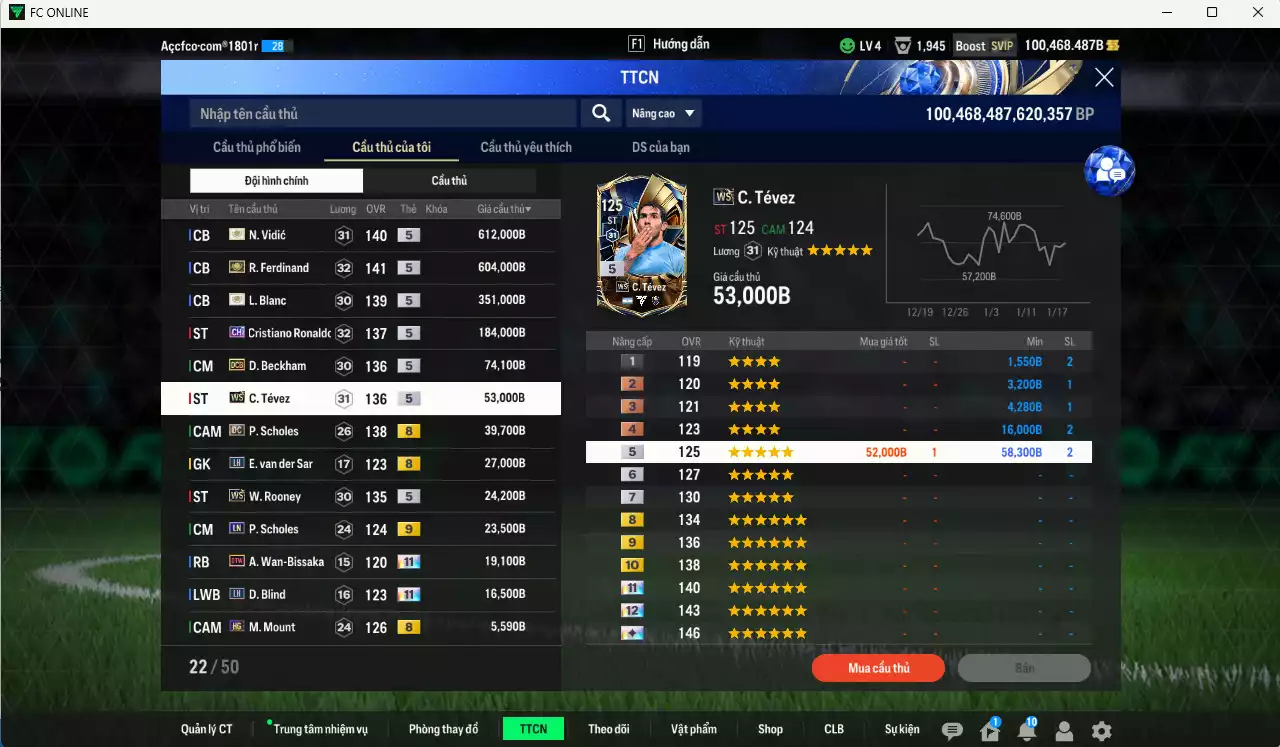Image resolution: width=1280 pixels, height=747 pixels.
Task: Expand the Boost SVIP option at the top
Action: [x=985, y=44]
